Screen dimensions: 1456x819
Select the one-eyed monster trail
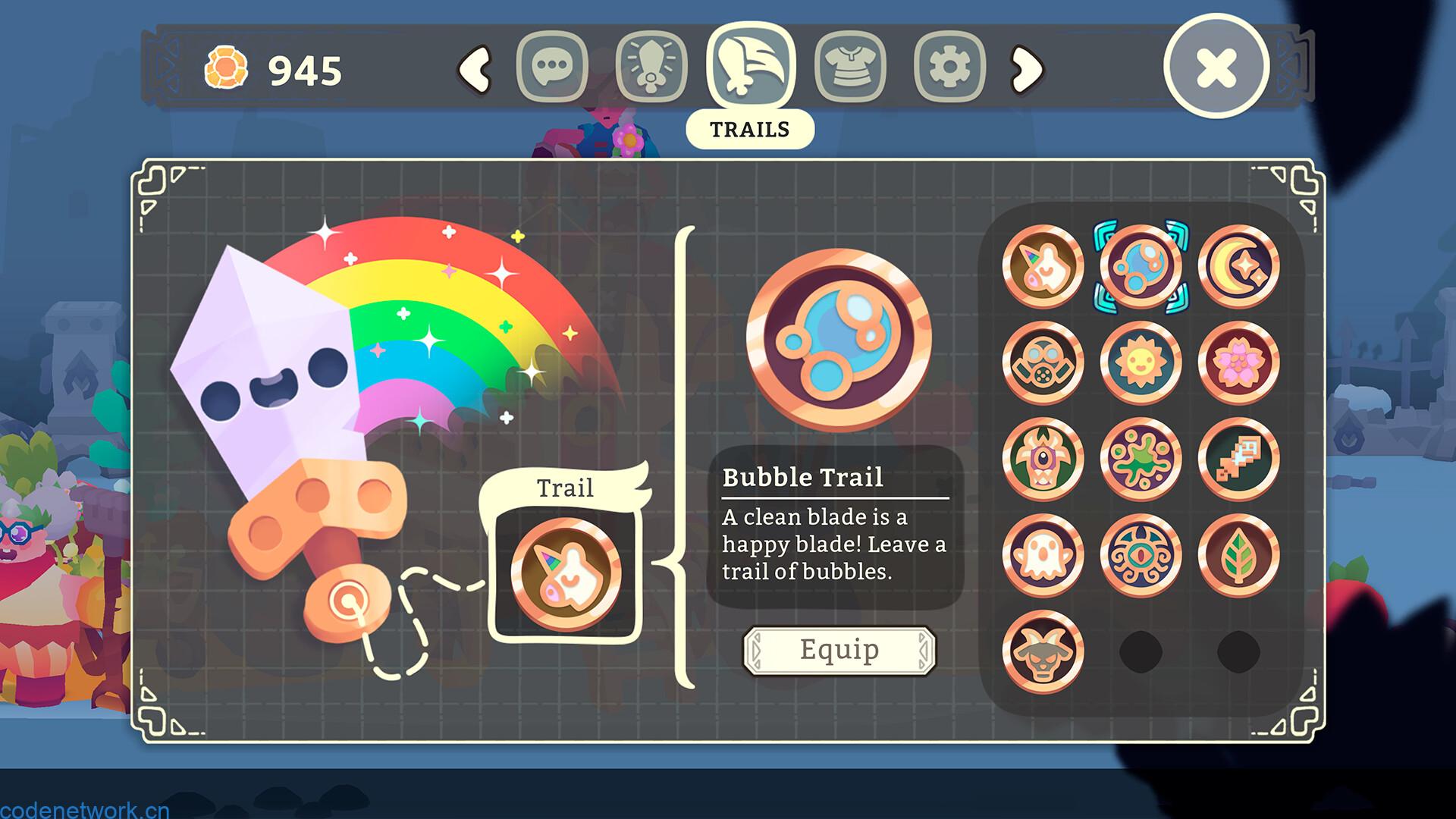(1043, 459)
